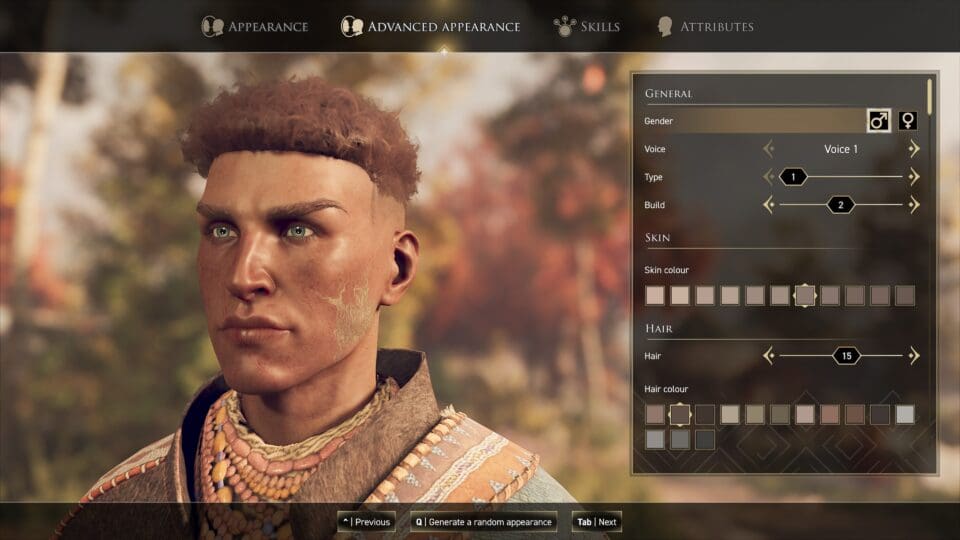Viewport: 960px width, 540px height.
Task: Go to the Attributes tab
Action: point(705,26)
